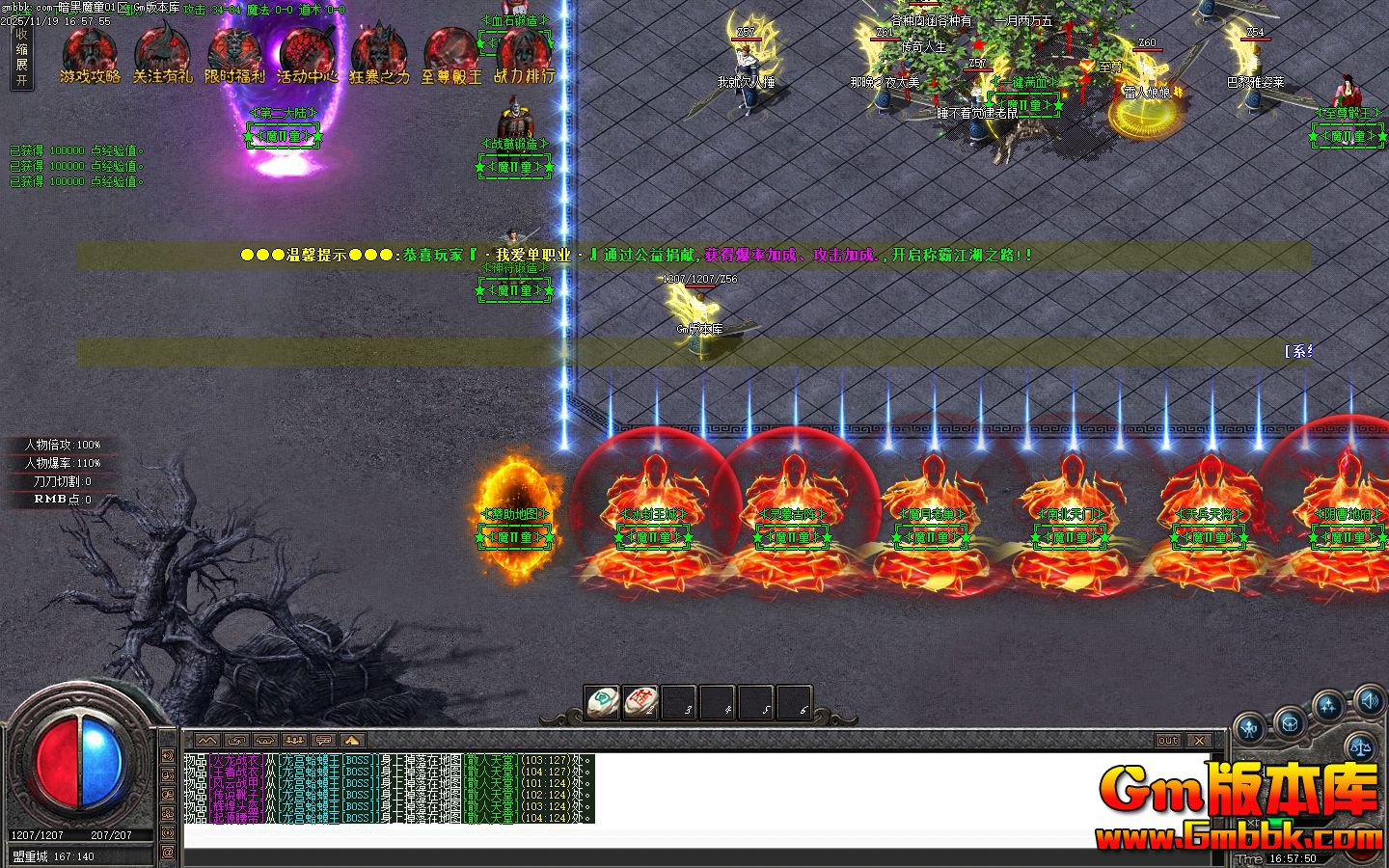Switch chat view with the zigzag toolbar tab
Image resolution: width=1389 pixels, height=868 pixels.
tap(207, 740)
